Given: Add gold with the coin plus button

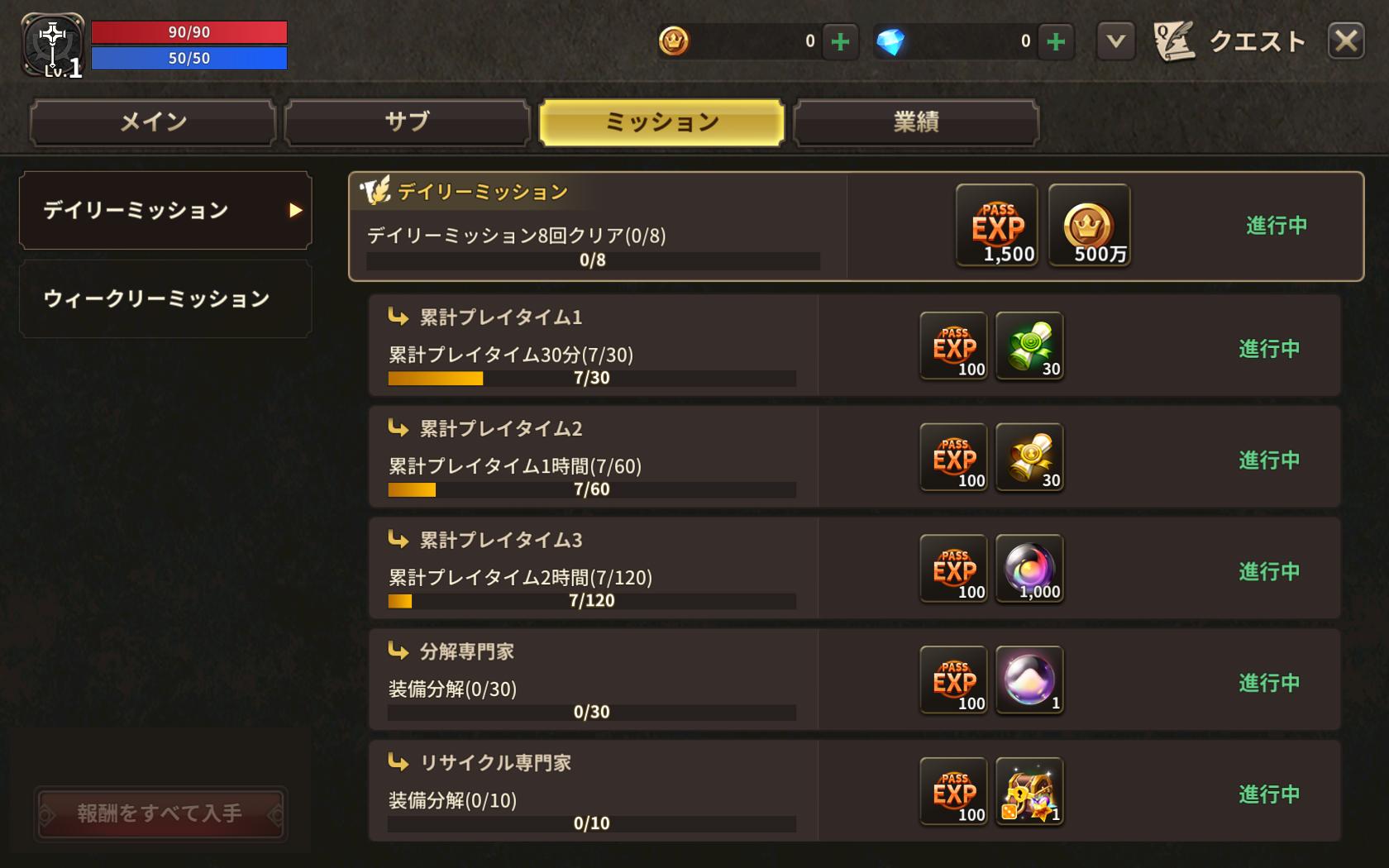Looking at the screenshot, I should pos(840,41).
